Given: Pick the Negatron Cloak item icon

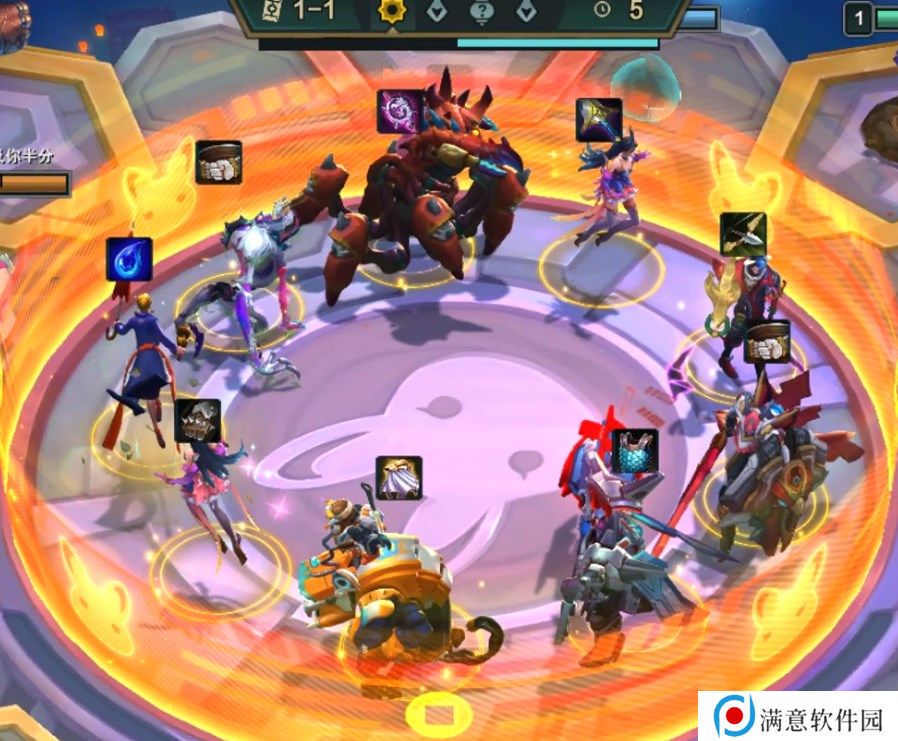Looking at the screenshot, I should [x=399, y=478].
